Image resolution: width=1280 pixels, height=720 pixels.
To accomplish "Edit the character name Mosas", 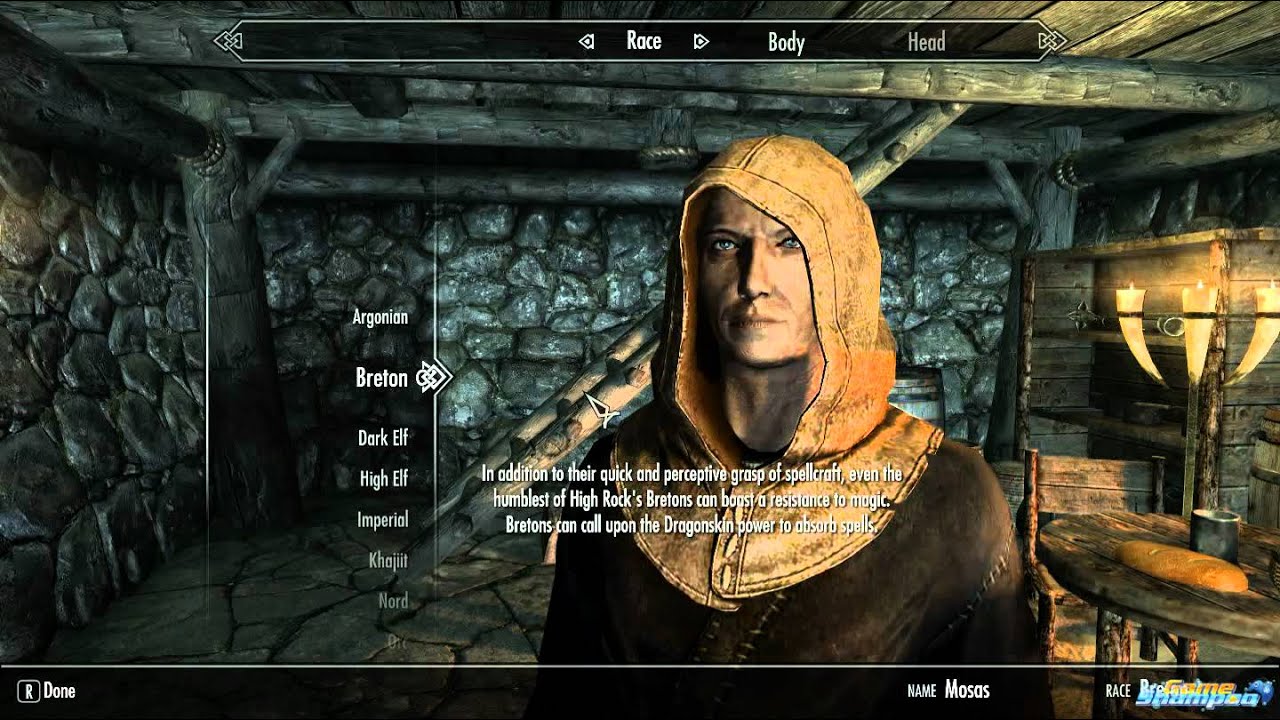I will [966, 690].
